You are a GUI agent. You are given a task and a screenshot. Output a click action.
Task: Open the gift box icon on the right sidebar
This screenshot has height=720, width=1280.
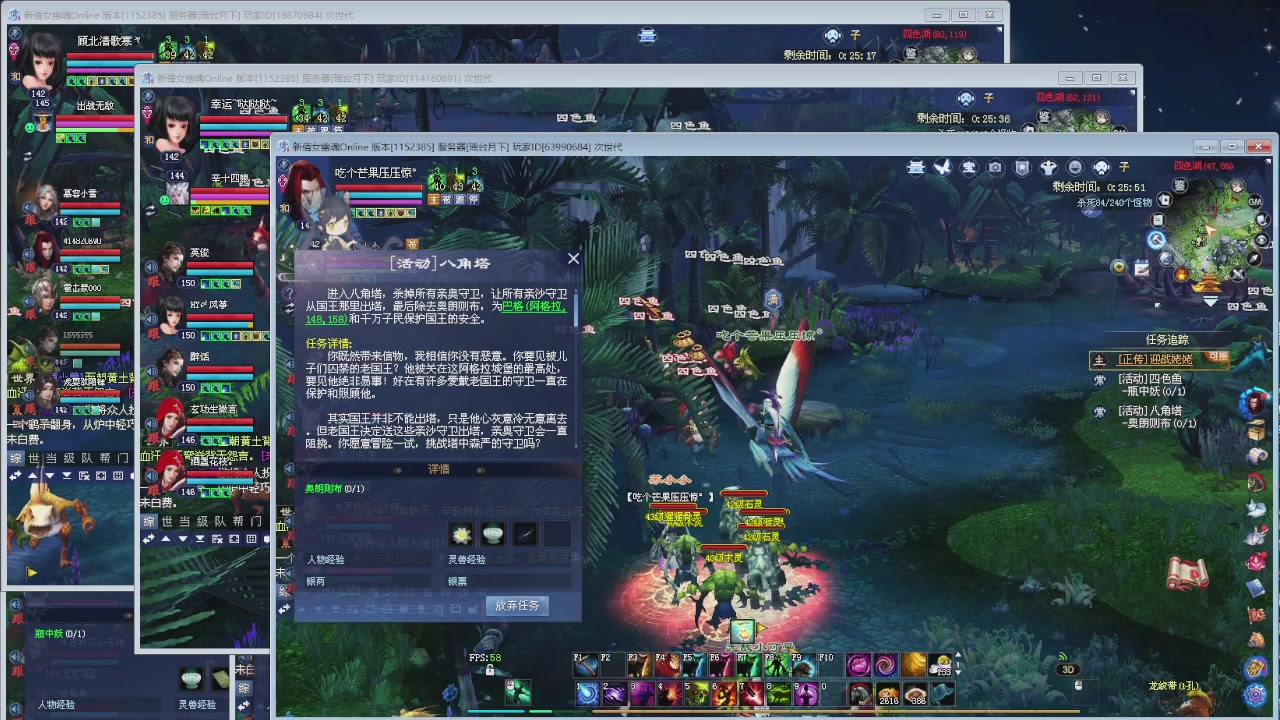pos(1258,430)
